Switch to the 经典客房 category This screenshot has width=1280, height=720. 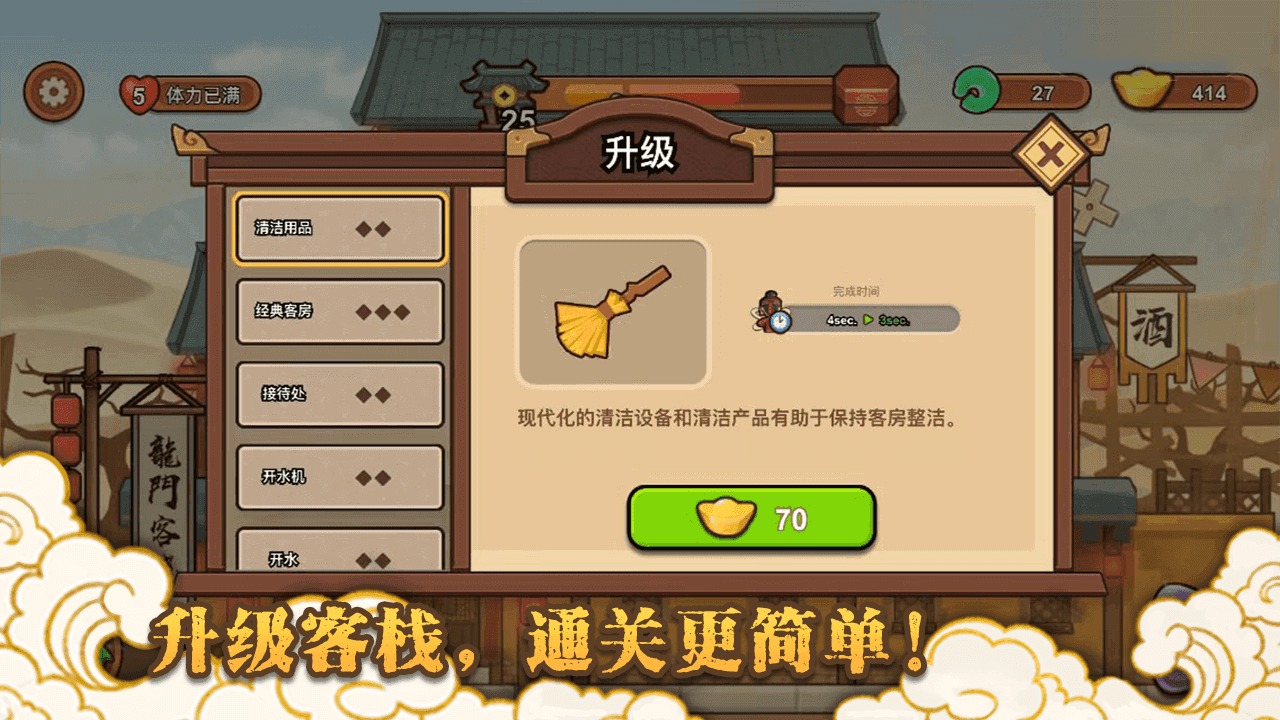tap(339, 311)
